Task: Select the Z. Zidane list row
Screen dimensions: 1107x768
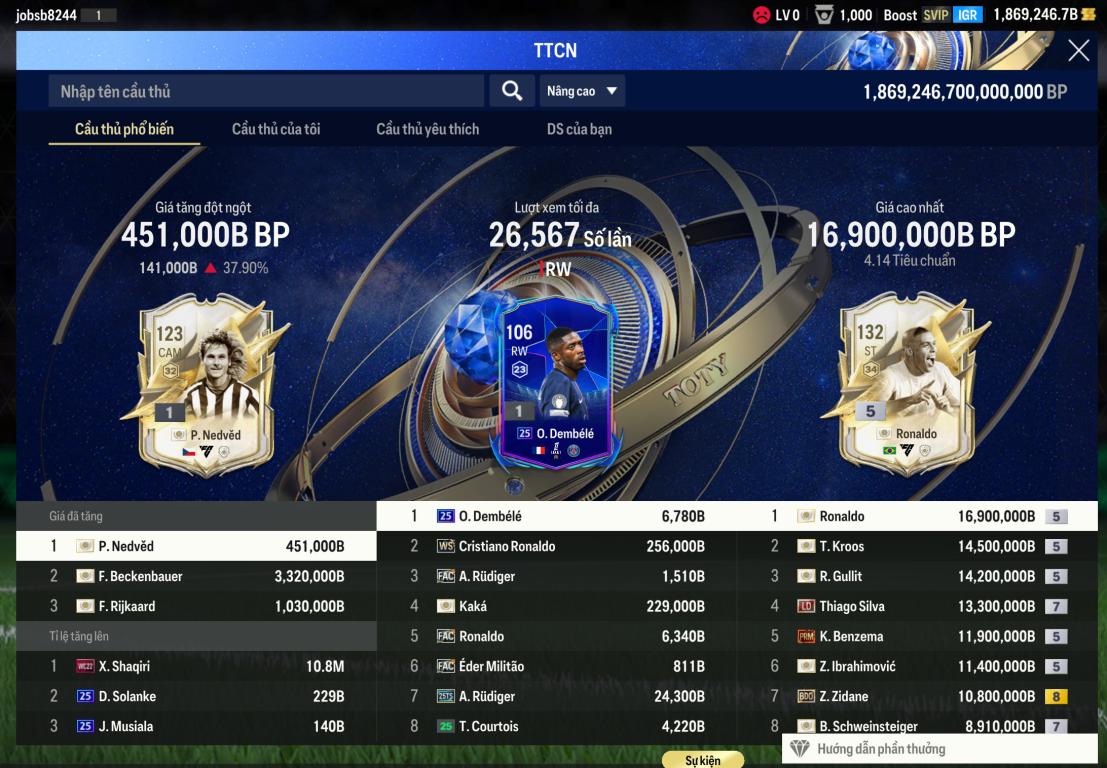Action: 917,696
